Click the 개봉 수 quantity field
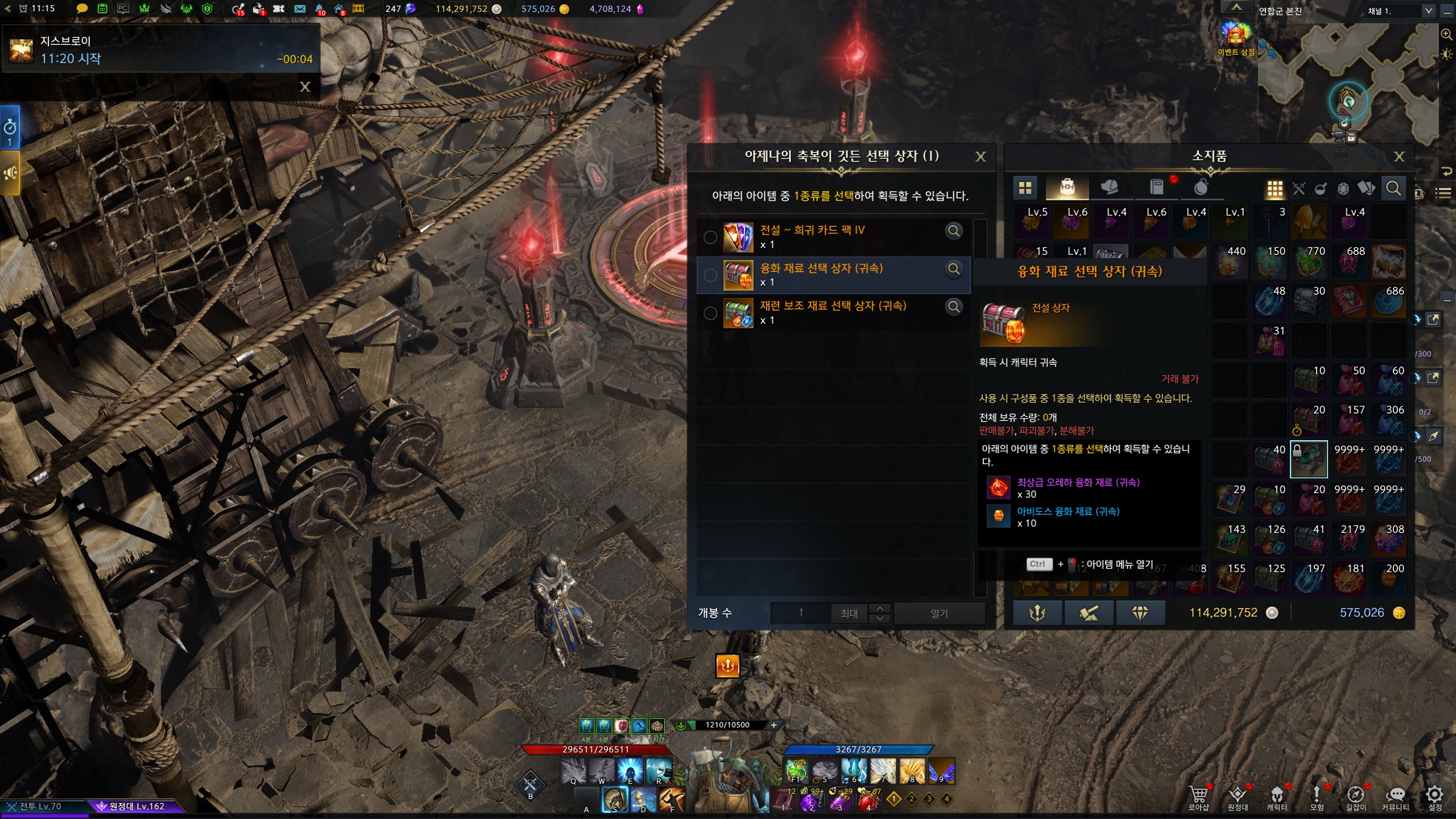Image resolution: width=1456 pixels, height=819 pixels. (x=800, y=613)
